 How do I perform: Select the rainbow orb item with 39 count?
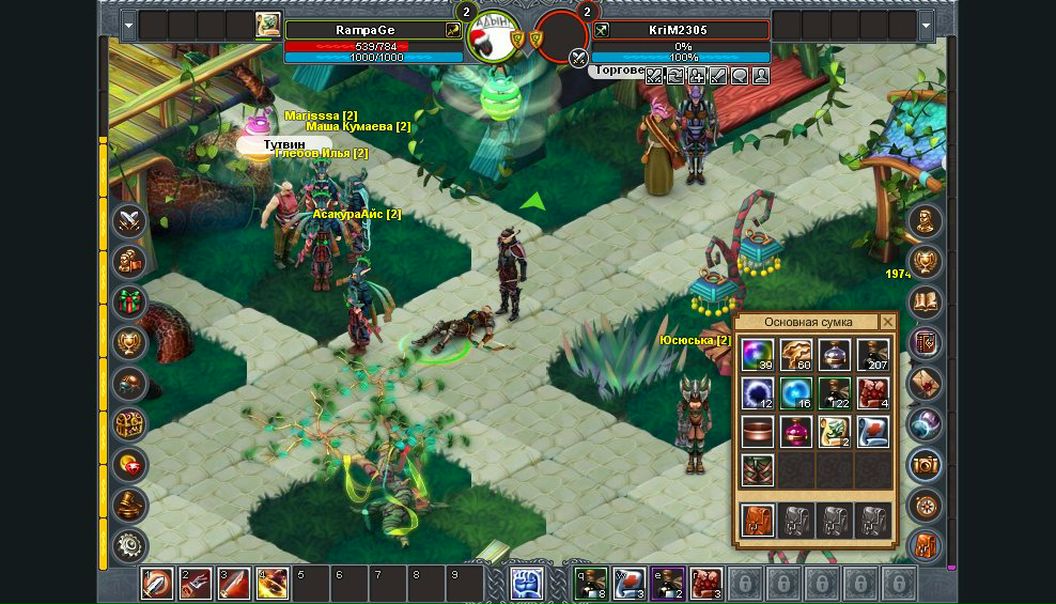tap(758, 355)
